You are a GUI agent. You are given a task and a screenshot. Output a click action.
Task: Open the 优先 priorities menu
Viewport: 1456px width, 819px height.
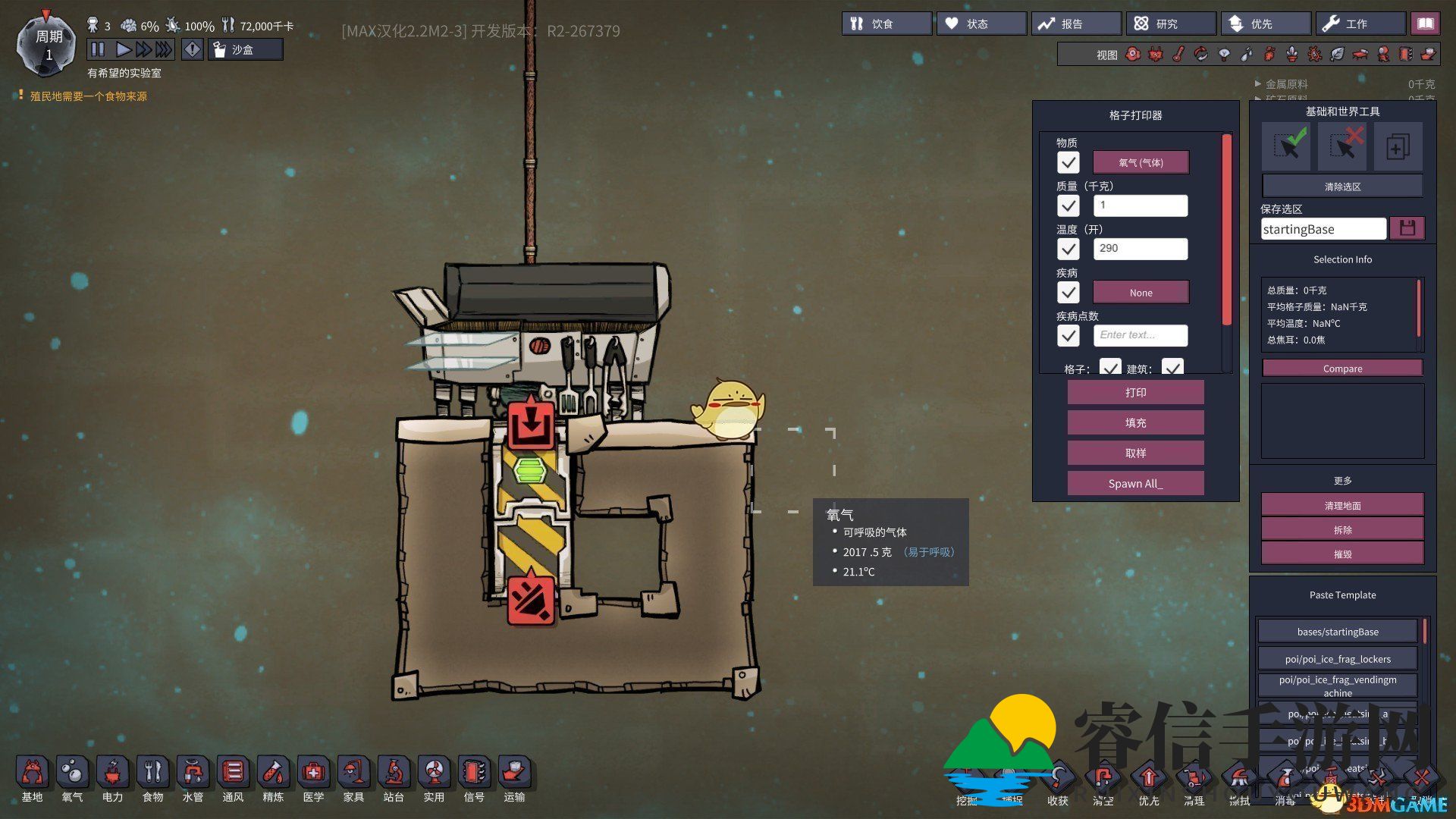pyautogui.click(x=1266, y=24)
